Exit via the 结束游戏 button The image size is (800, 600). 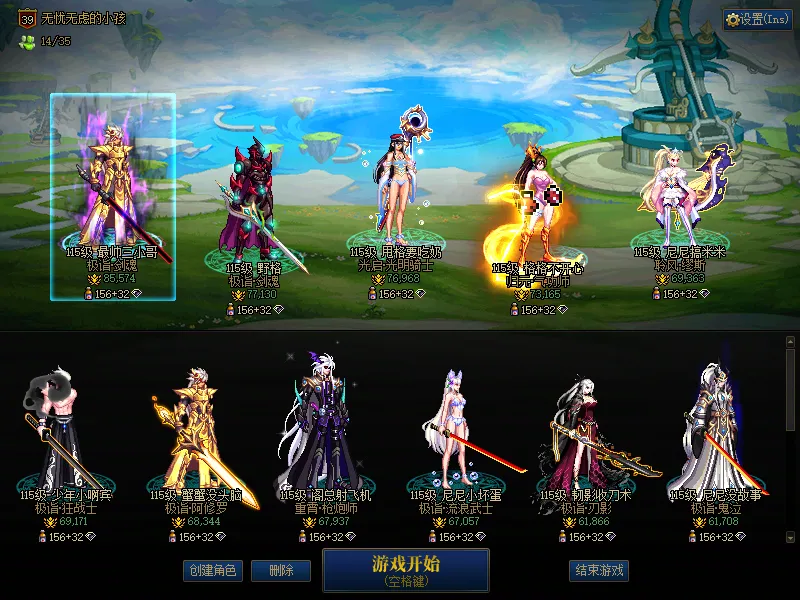(x=599, y=570)
